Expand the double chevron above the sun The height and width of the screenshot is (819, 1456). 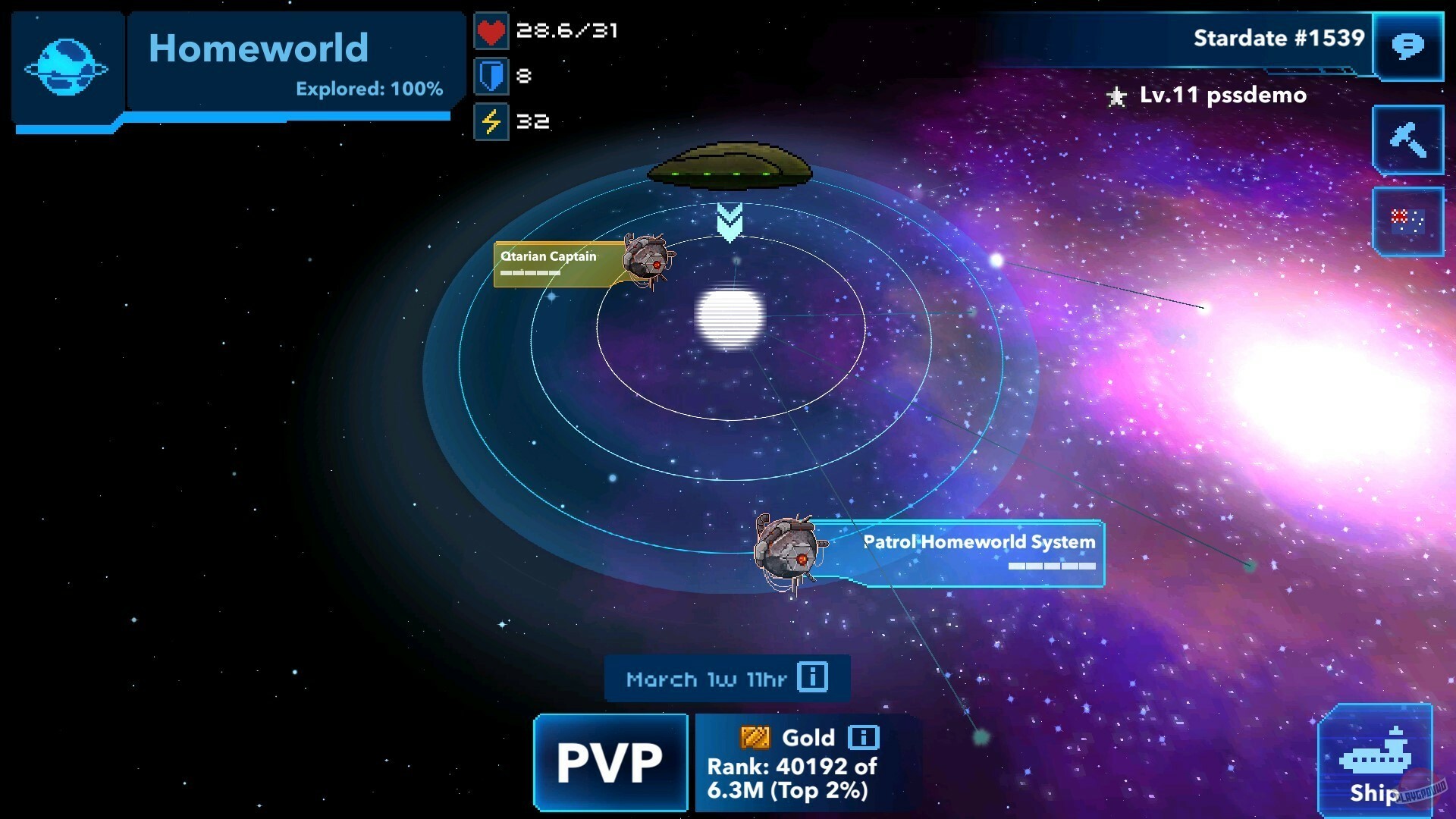730,221
